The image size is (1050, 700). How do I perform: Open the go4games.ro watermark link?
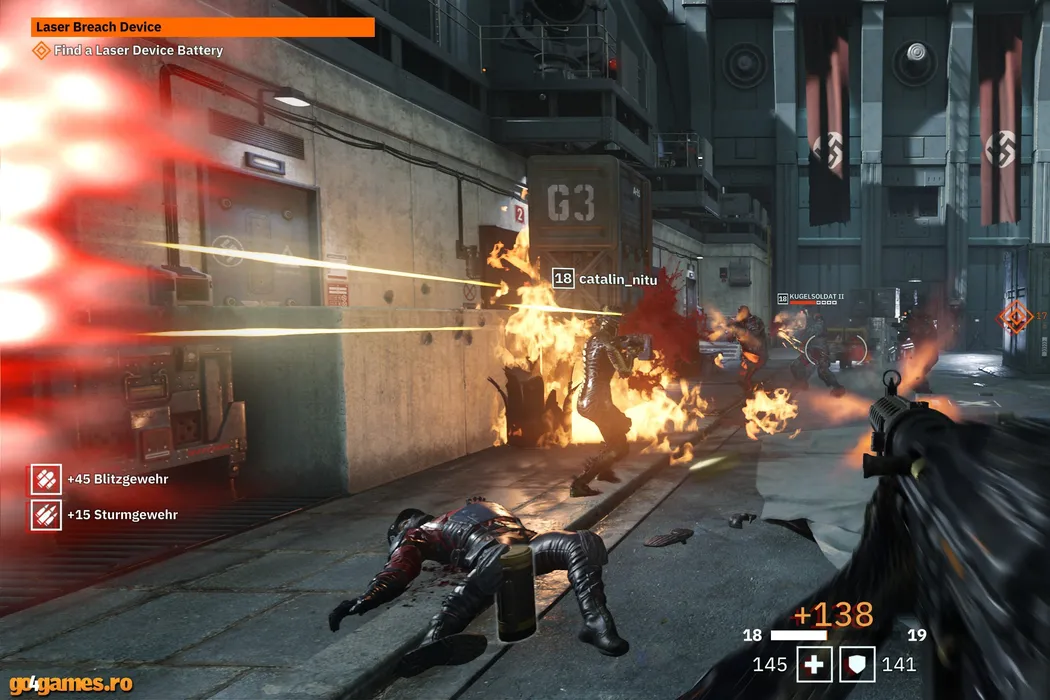67,684
